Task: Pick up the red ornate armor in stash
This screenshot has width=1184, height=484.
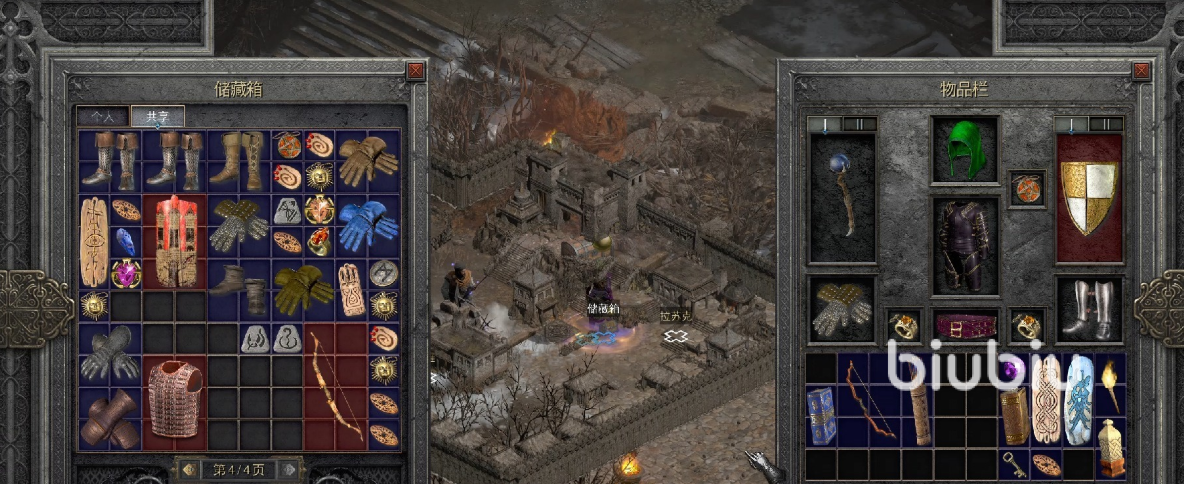Action: (175, 241)
